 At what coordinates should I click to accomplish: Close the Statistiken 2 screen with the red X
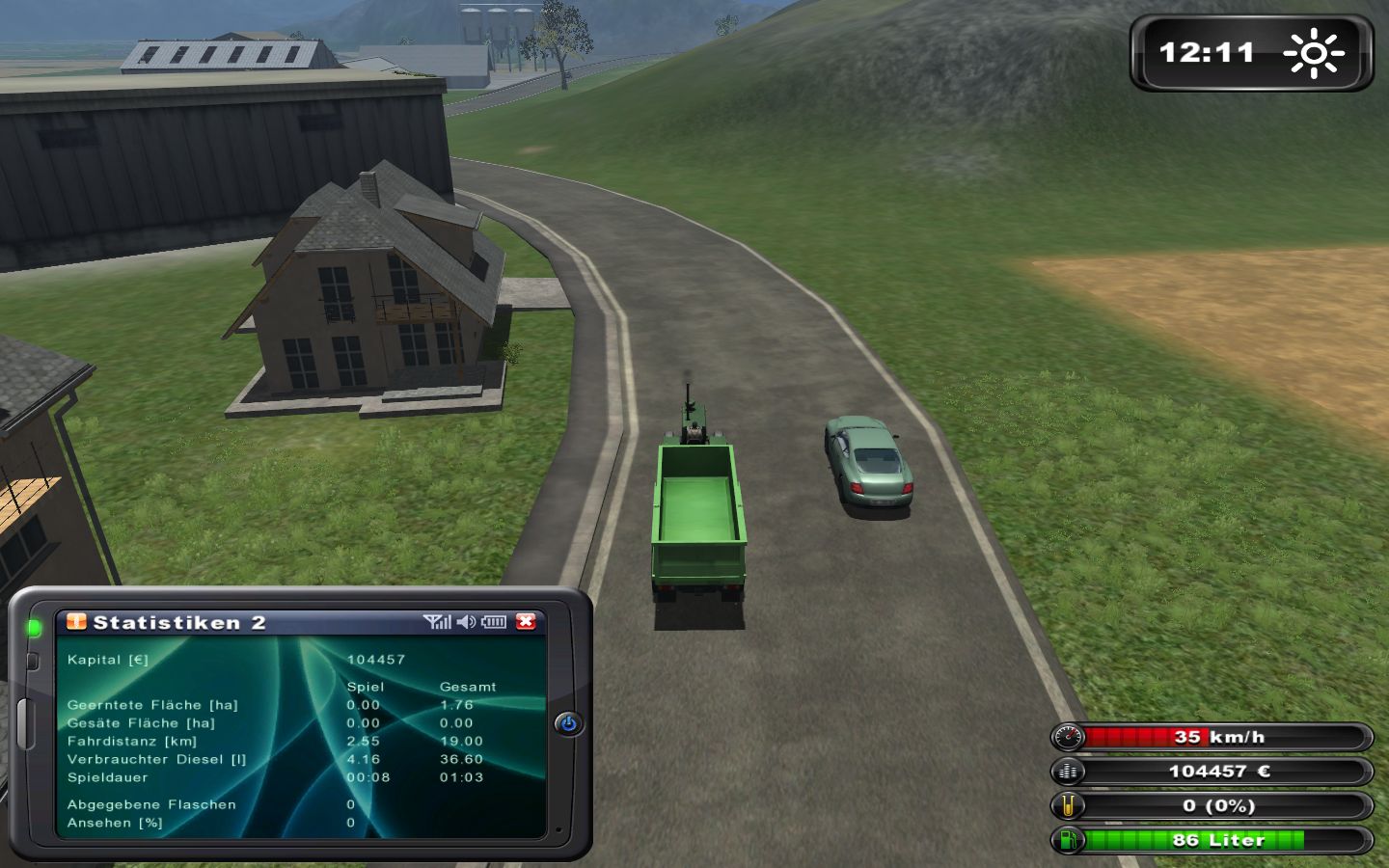525,622
